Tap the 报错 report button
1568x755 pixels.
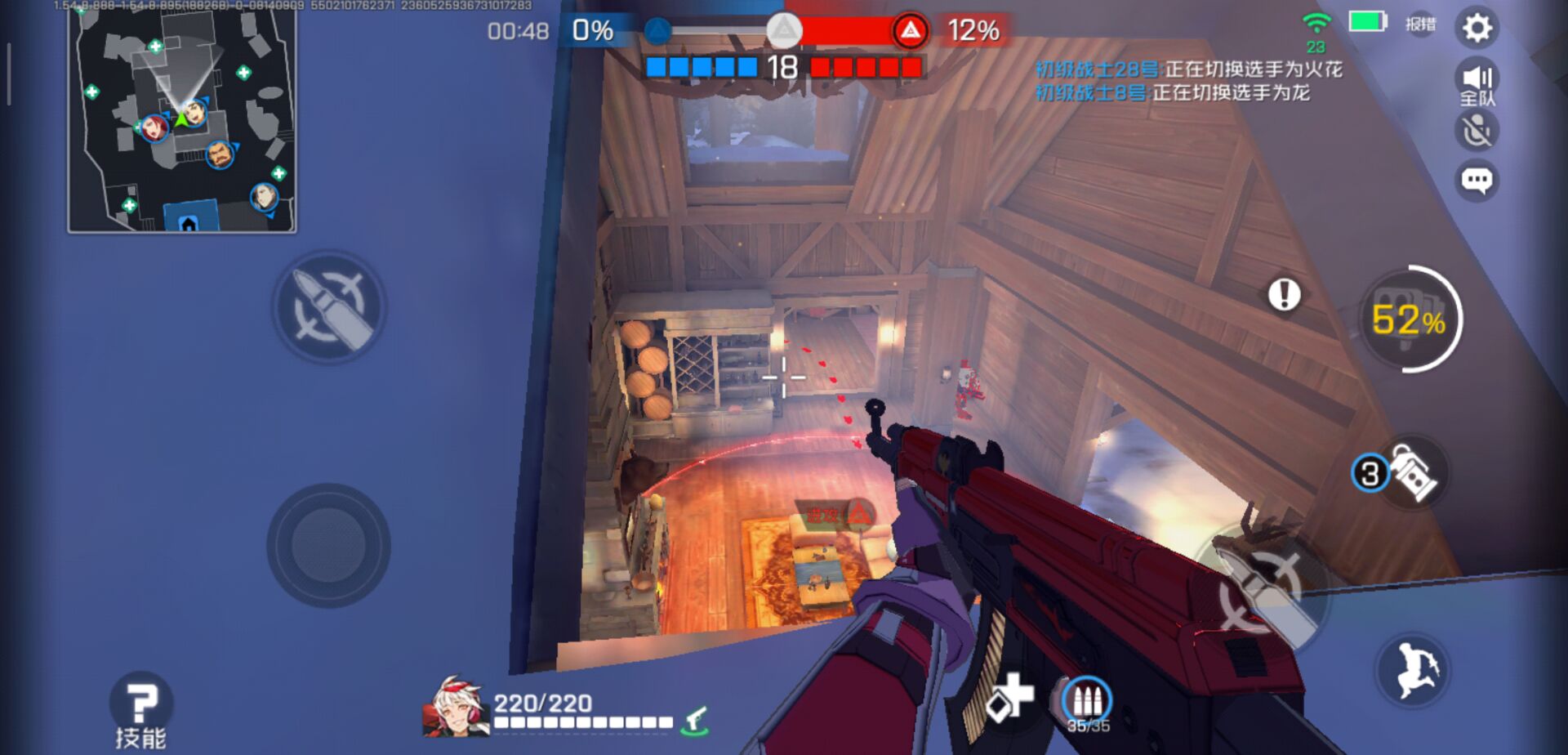point(1420,25)
